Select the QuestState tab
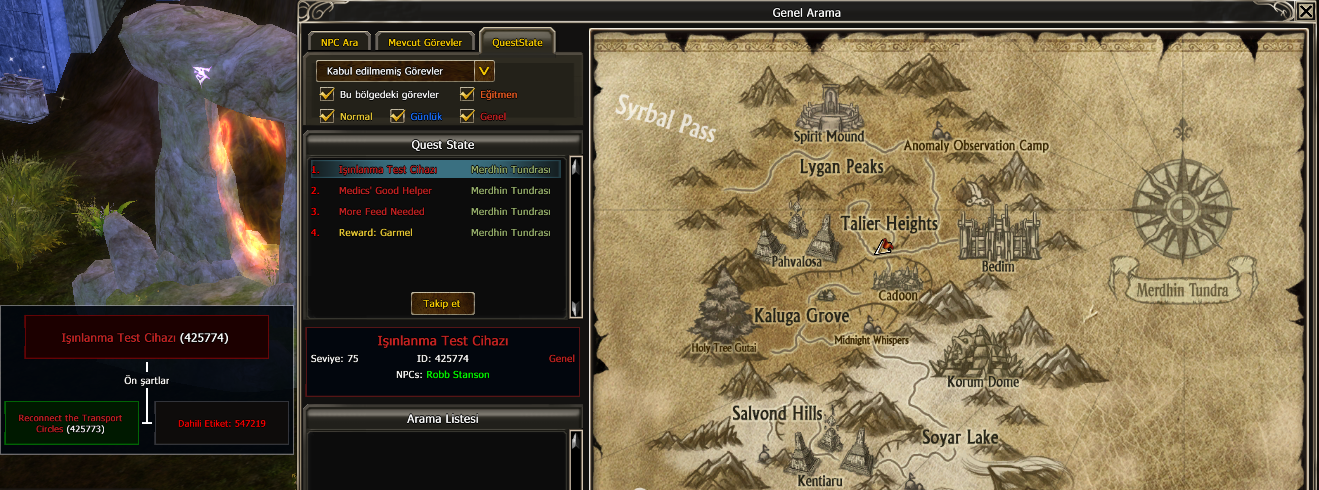Screen dimensions: 1319x490 pyautogui.click(x=517, y=42)
